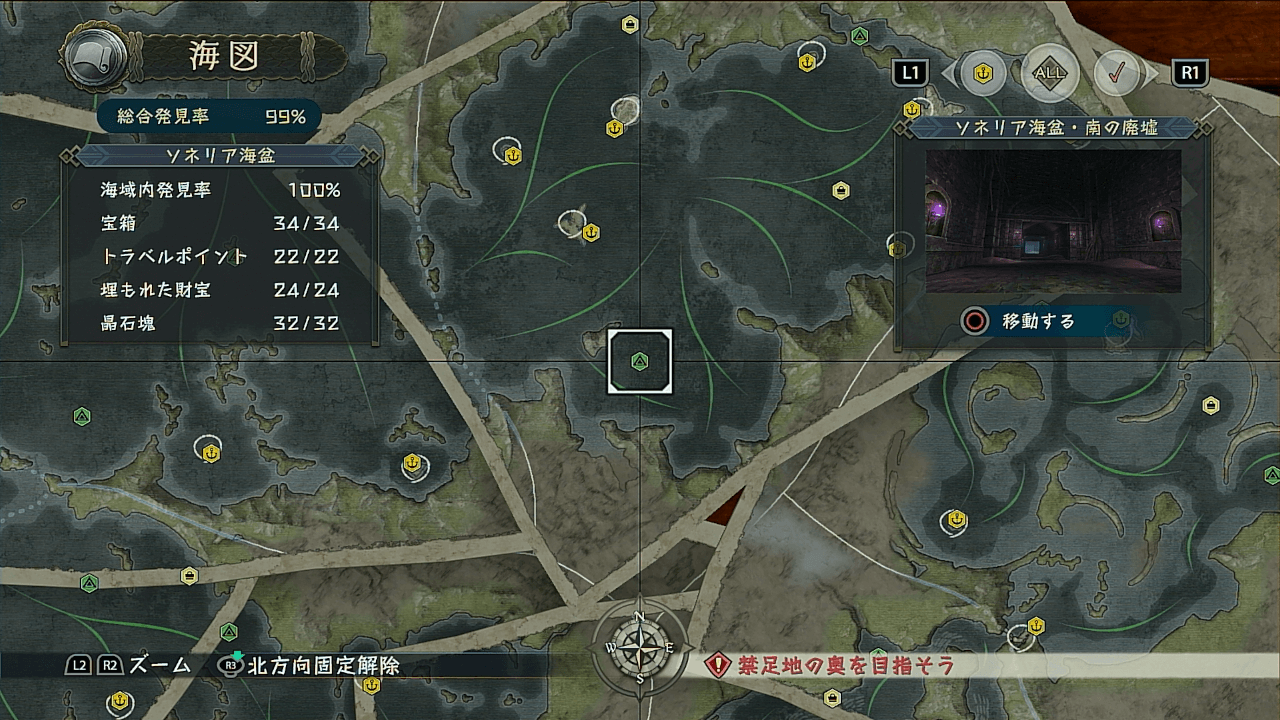Choose the red checkmark filter

point(1117,73)
